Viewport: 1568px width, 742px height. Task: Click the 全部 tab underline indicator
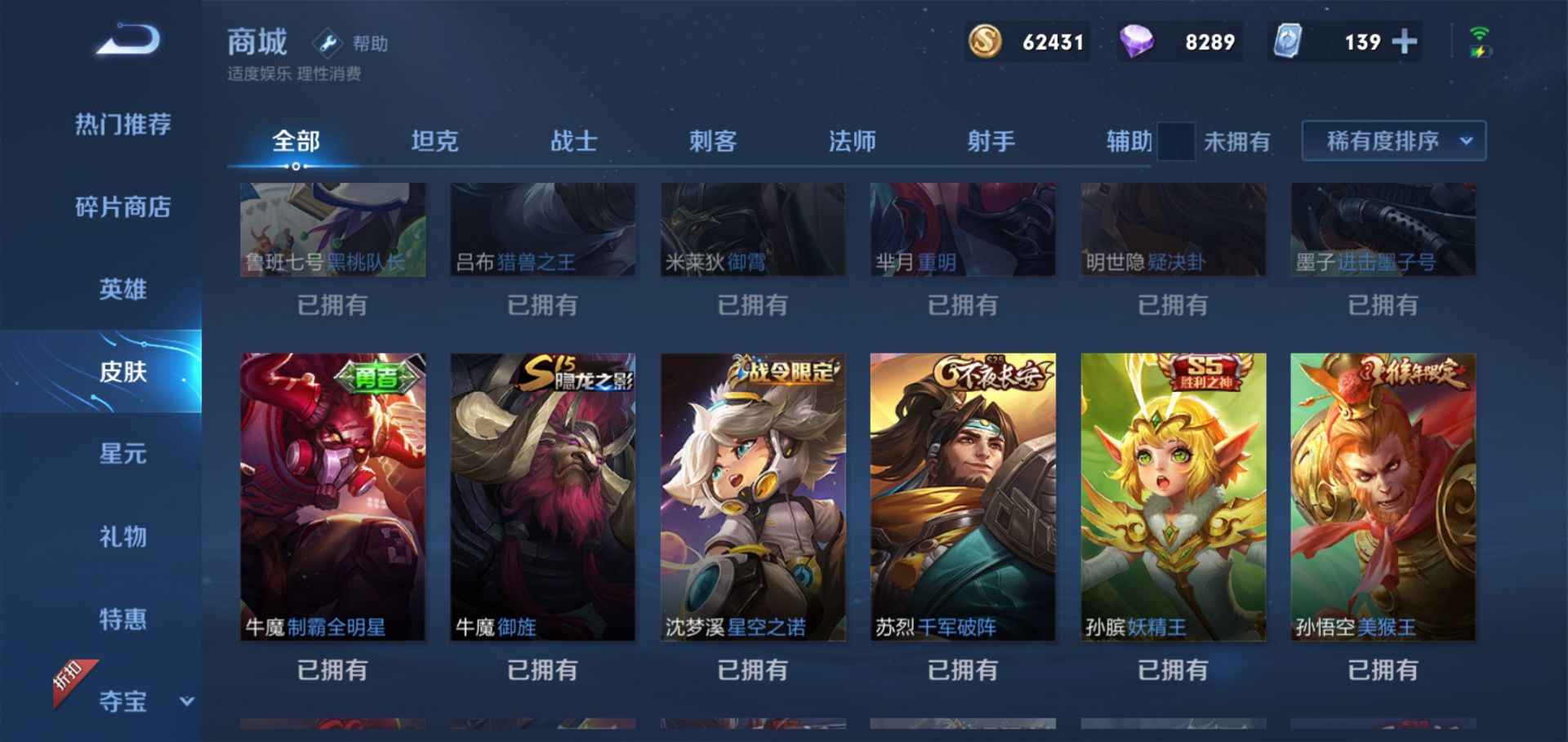pos(294,165)
